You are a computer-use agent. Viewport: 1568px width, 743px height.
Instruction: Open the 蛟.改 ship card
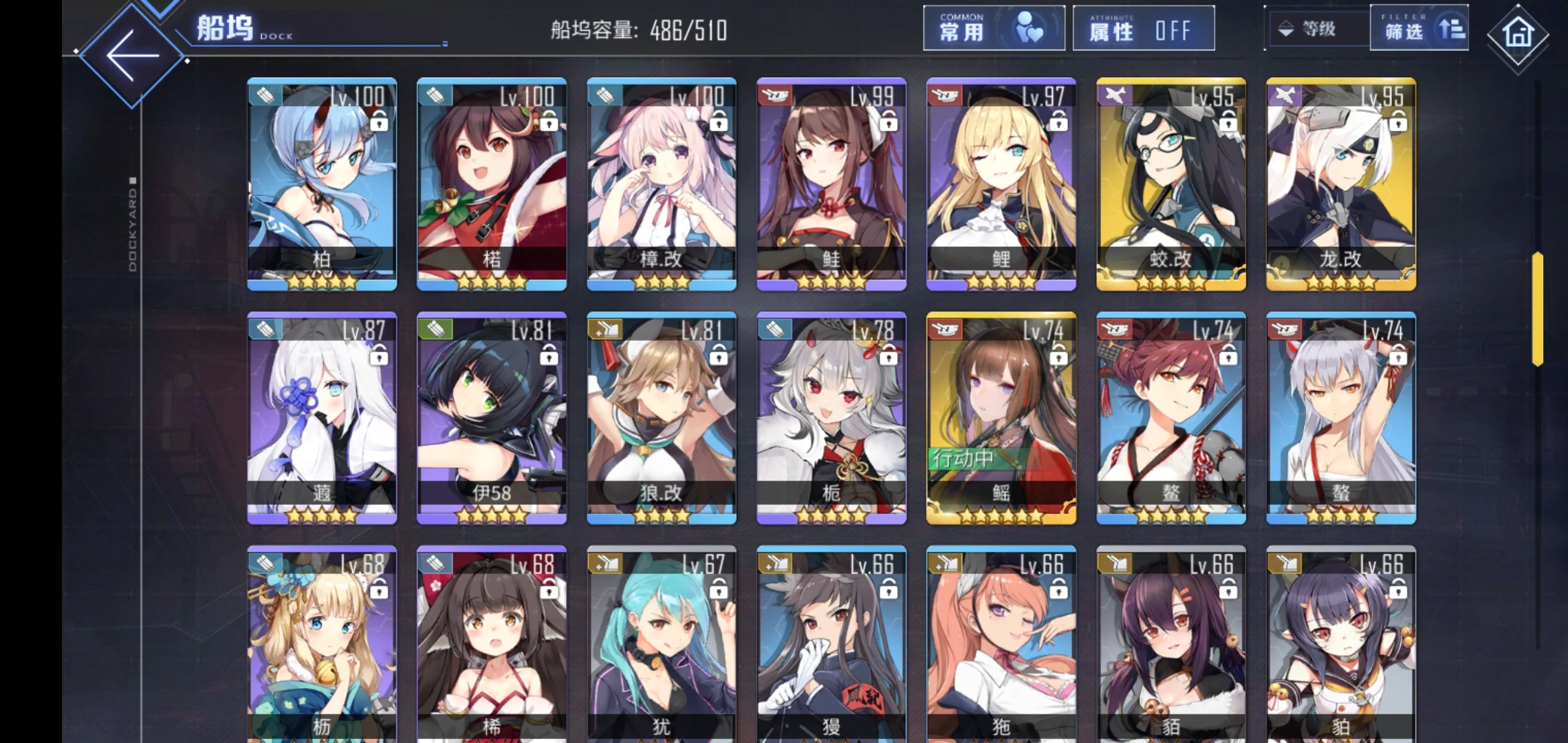tap(1170, 184)
